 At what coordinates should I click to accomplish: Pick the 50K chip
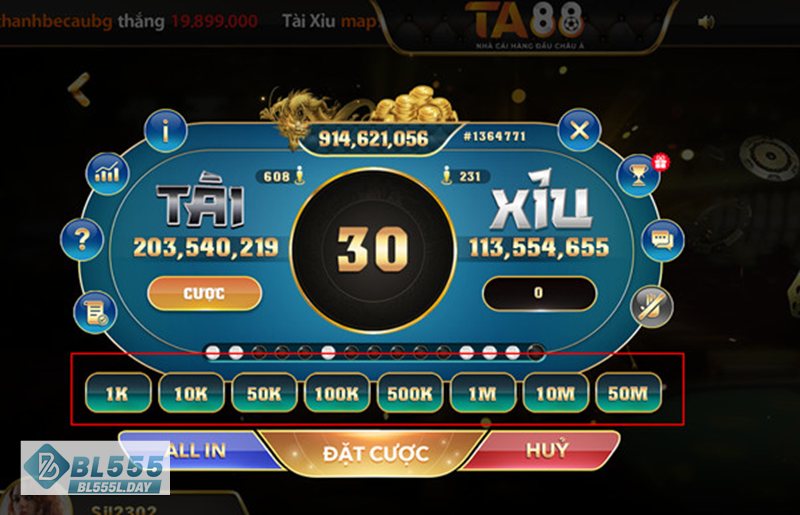(264, 393)
